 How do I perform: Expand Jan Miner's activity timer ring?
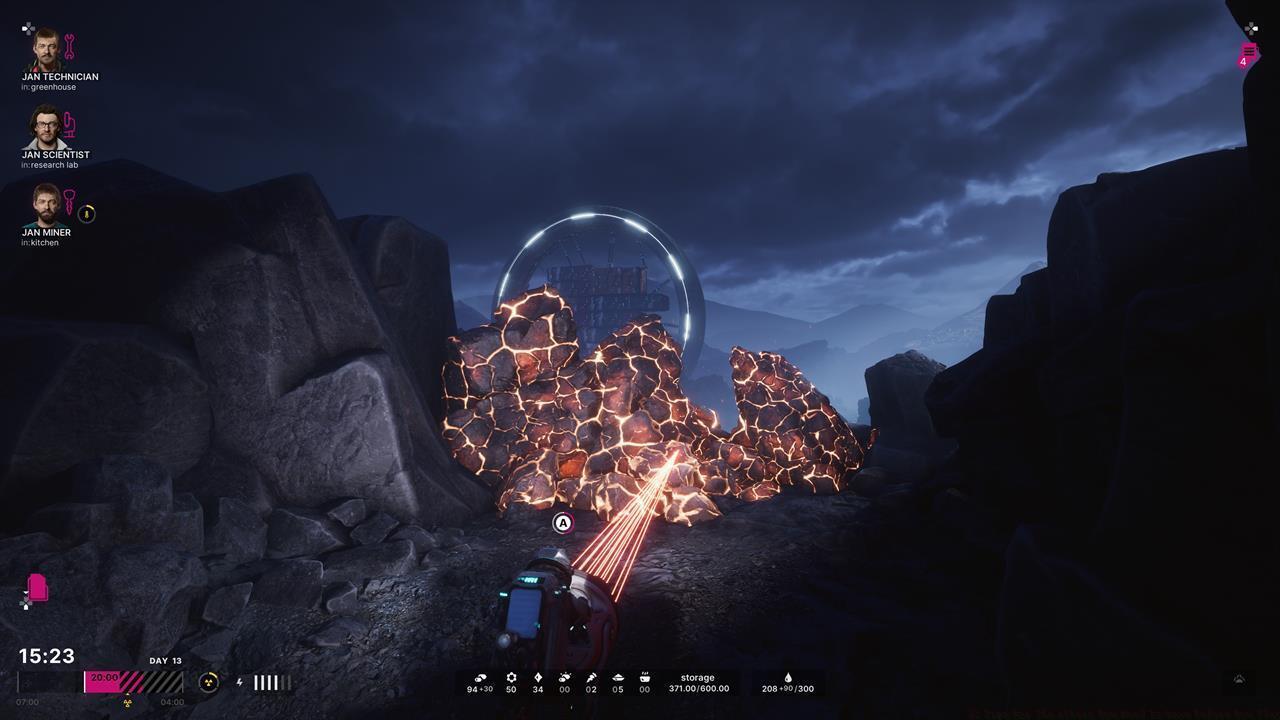pyautogui.click(x=87, y=214)
